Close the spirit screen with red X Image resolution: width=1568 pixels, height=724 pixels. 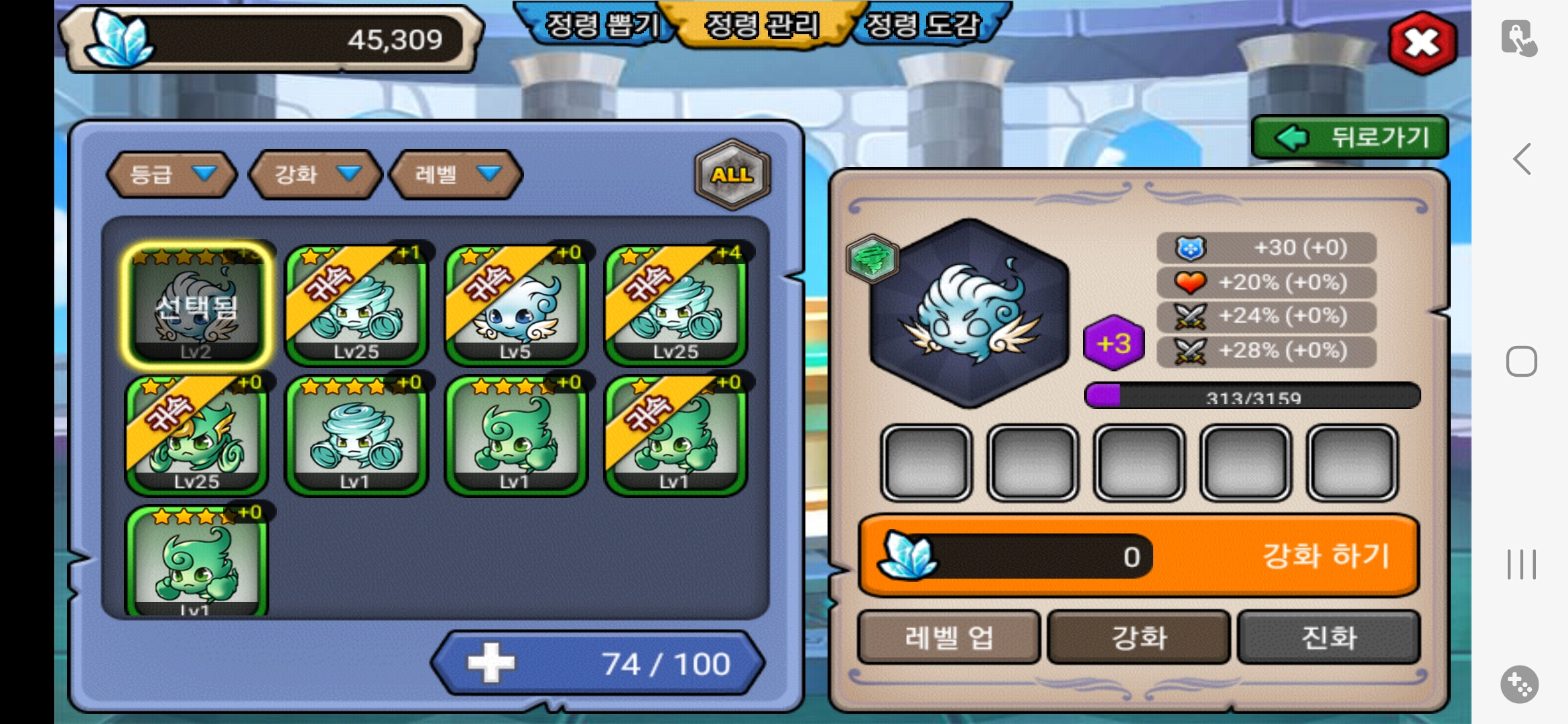(x=1422, y=43)
